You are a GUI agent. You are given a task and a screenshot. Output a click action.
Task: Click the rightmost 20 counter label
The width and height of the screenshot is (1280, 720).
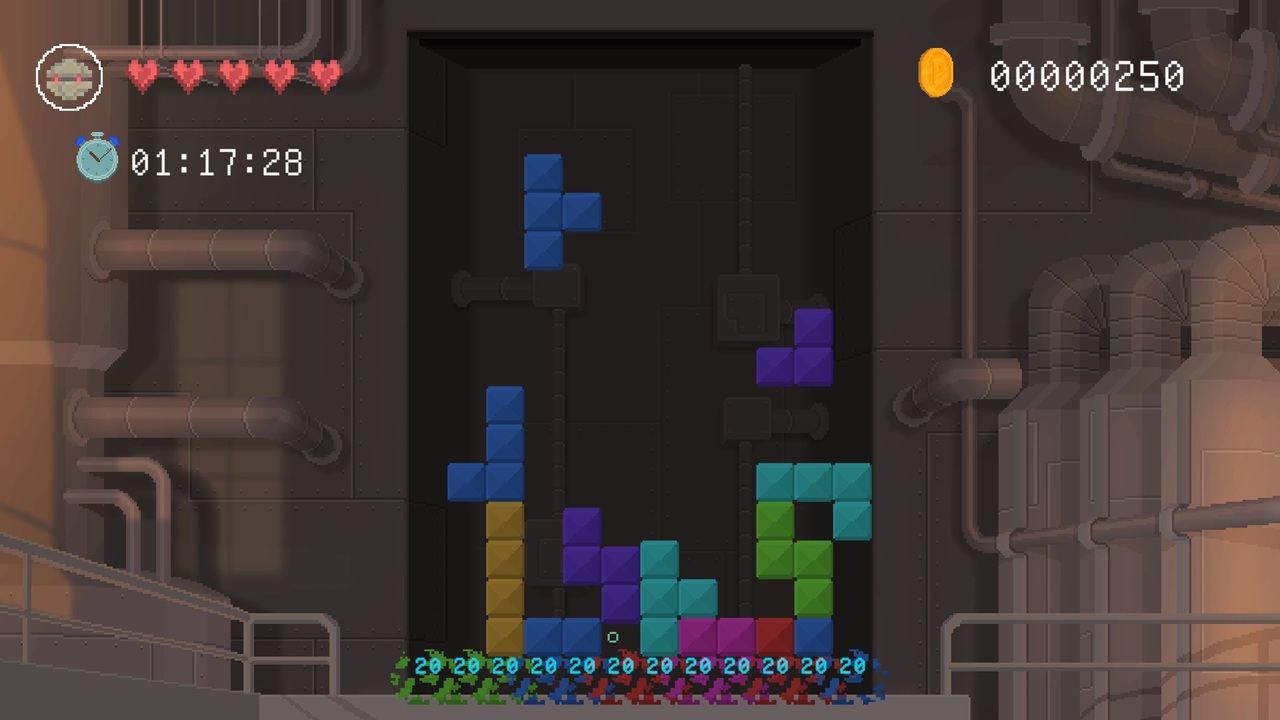pyautogui.click(x=853, y=665)
